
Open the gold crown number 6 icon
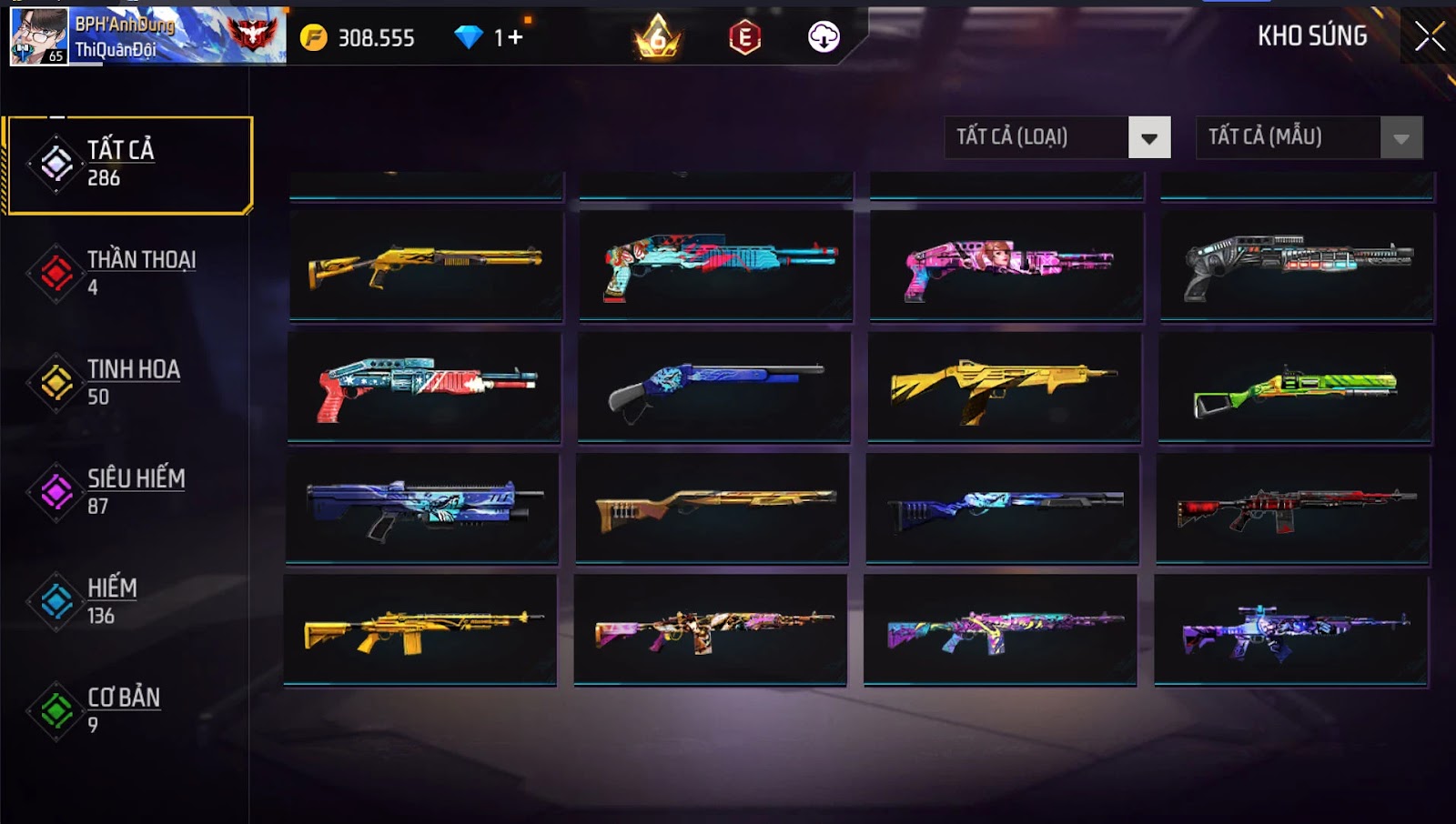pyautogui.click(x=657, y=37)
